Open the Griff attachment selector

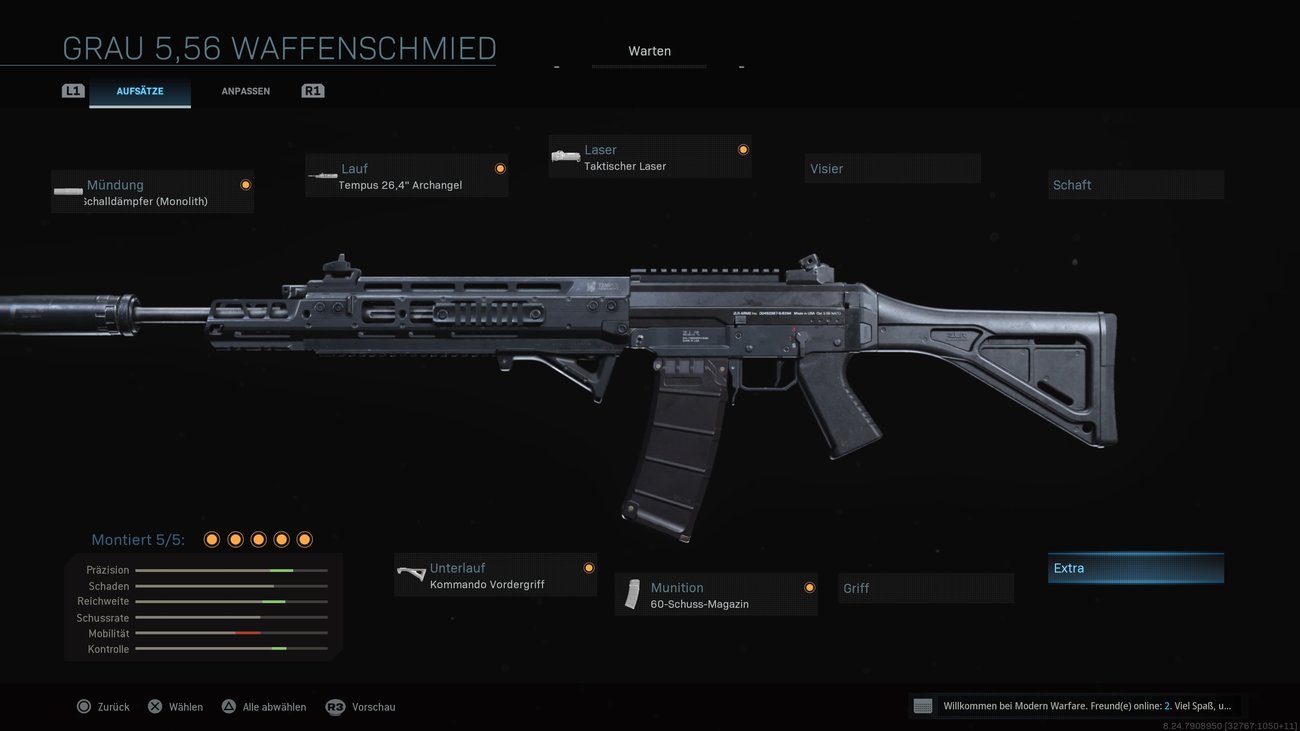pos(925,588)
